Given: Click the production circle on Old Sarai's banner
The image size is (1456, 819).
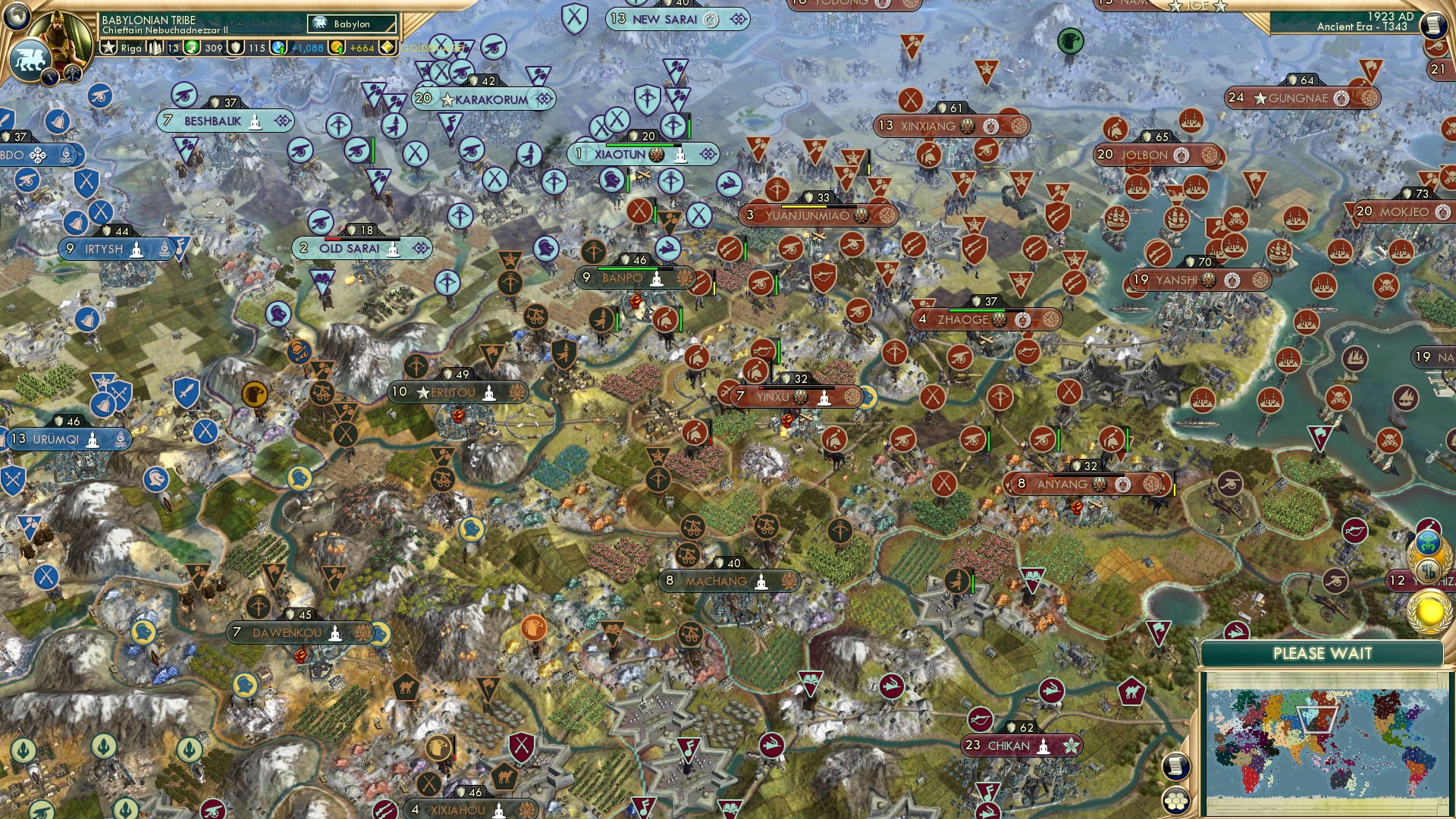Looking at the screenshot, I should coord(420,247).
